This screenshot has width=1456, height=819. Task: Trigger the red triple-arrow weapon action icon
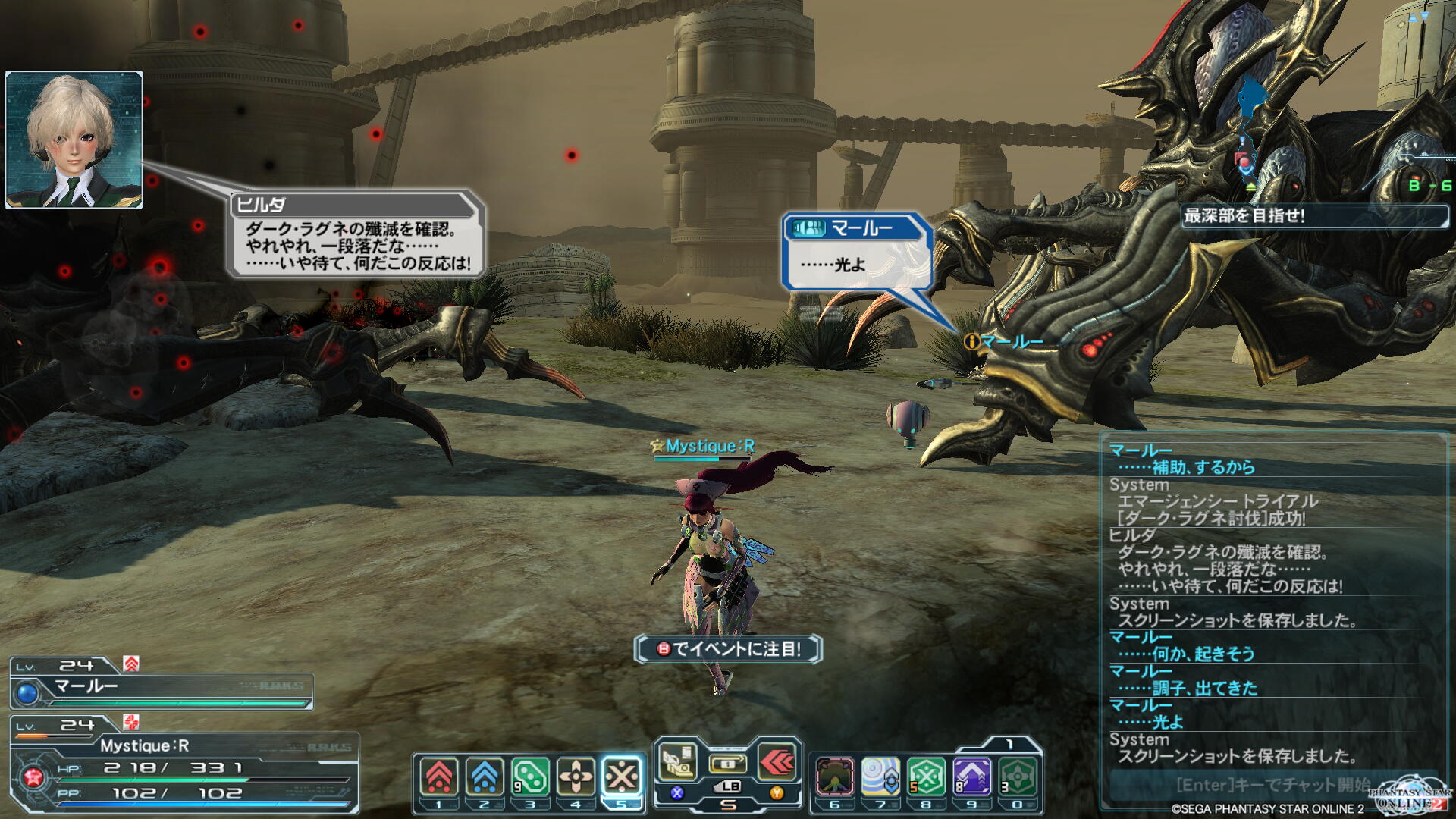pos(777,761)
